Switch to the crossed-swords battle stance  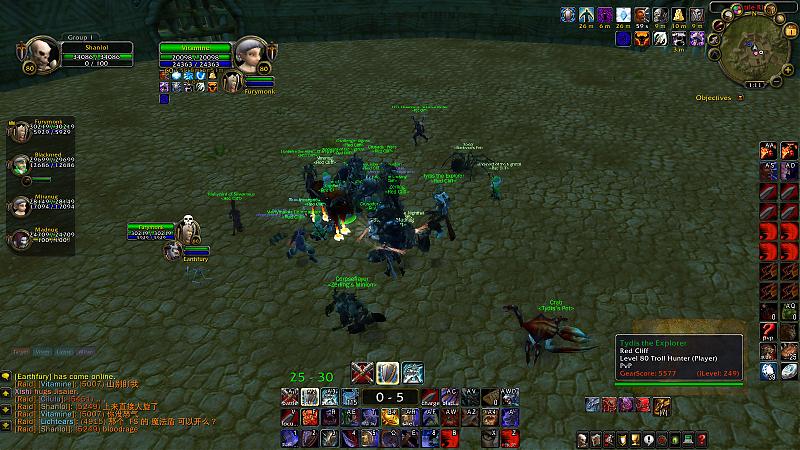click(x=362, y=373)
